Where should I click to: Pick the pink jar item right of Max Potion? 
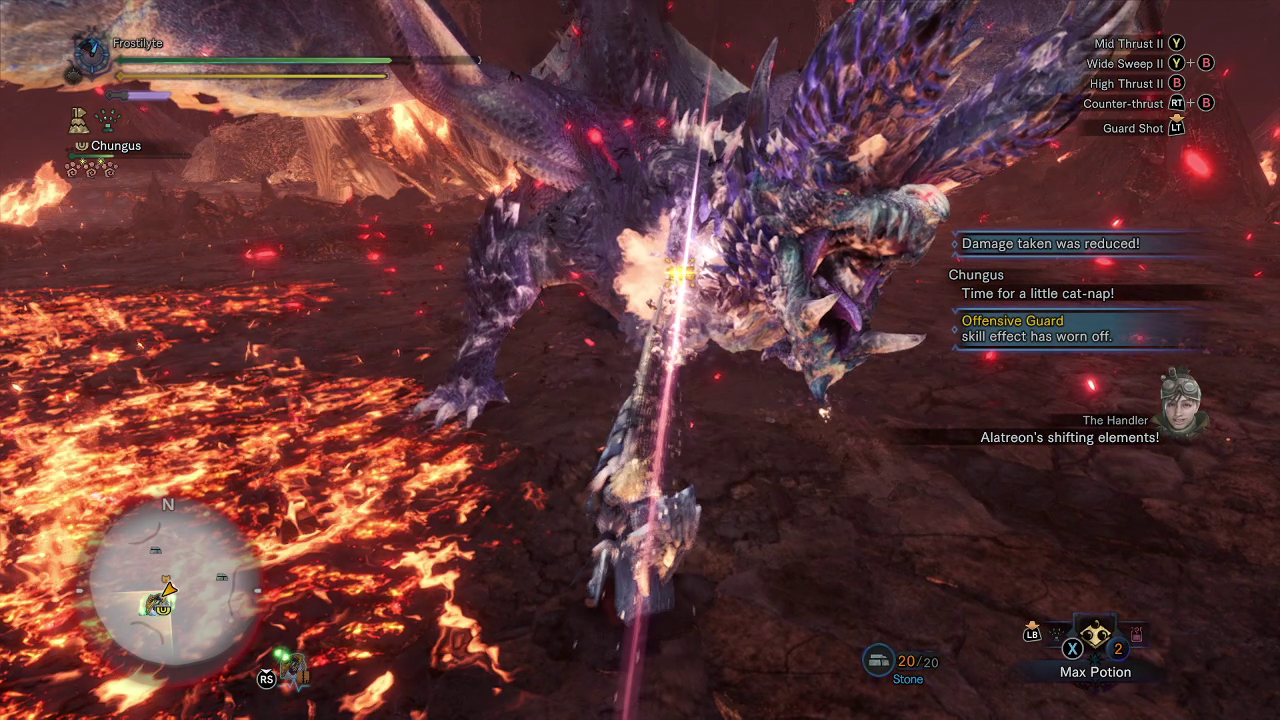1136,634
